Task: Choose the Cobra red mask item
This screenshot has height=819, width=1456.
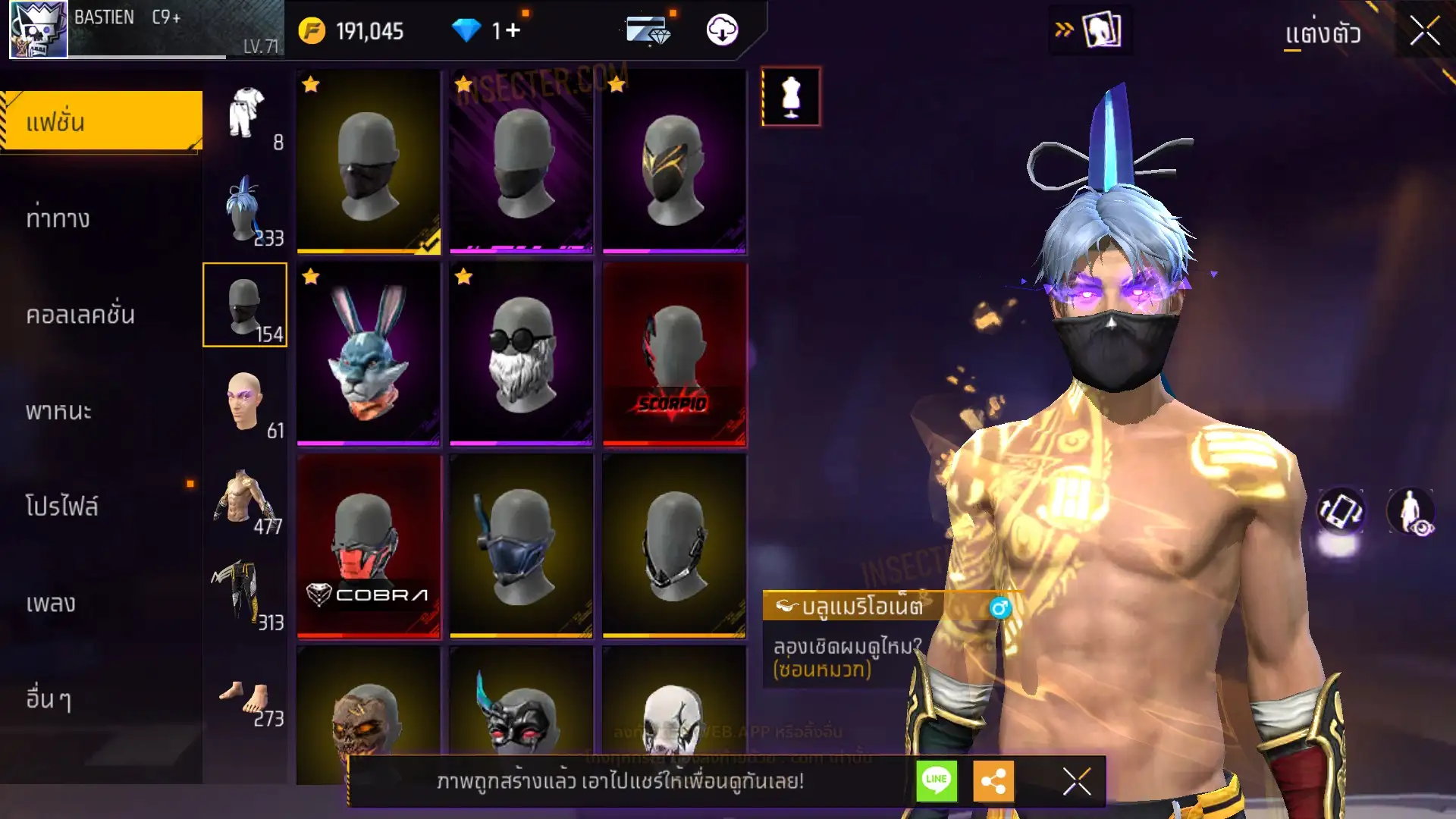Action: coord(369,546)
